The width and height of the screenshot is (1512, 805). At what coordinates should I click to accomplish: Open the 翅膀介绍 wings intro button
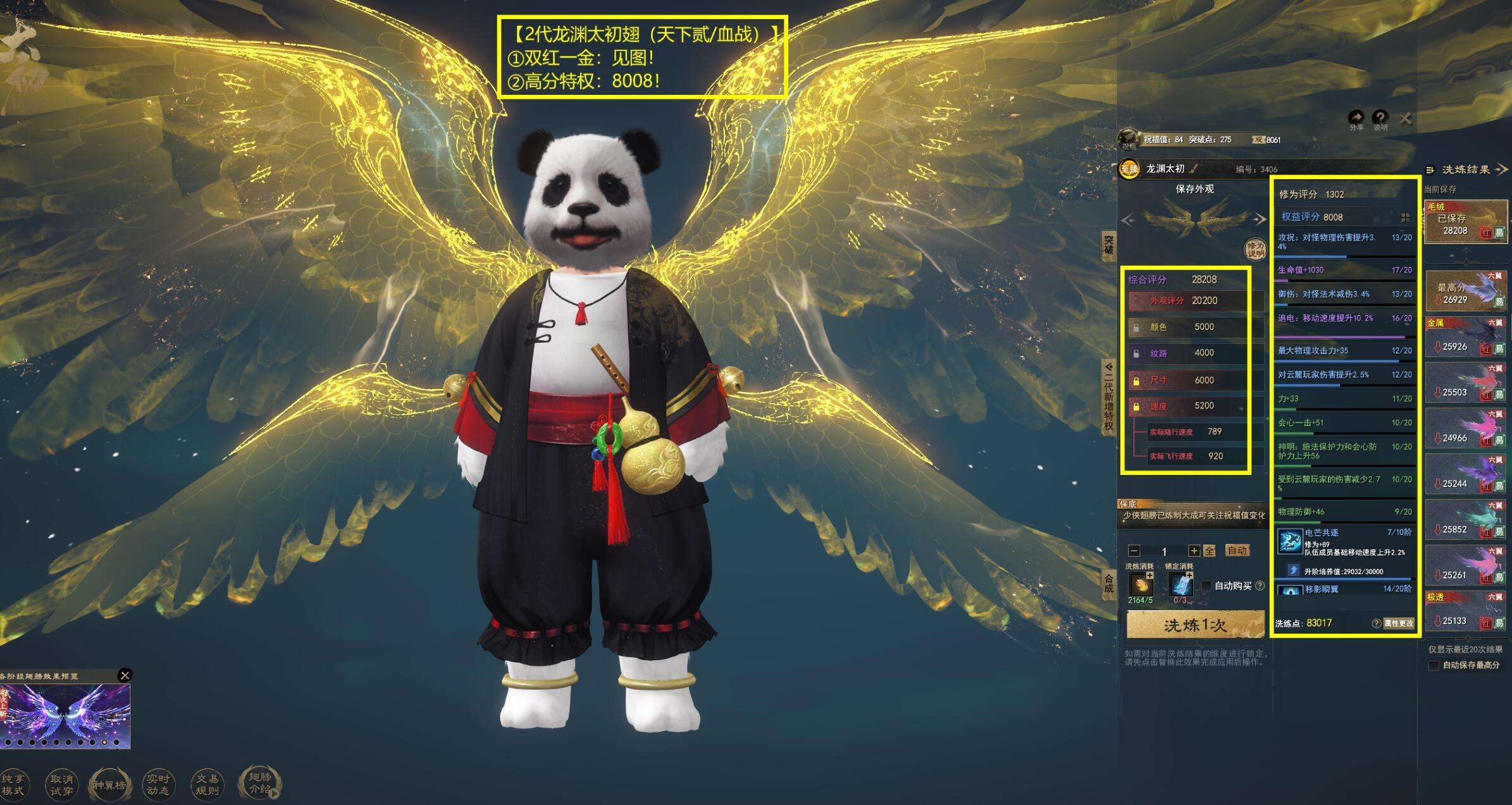(x=259, y=783)
